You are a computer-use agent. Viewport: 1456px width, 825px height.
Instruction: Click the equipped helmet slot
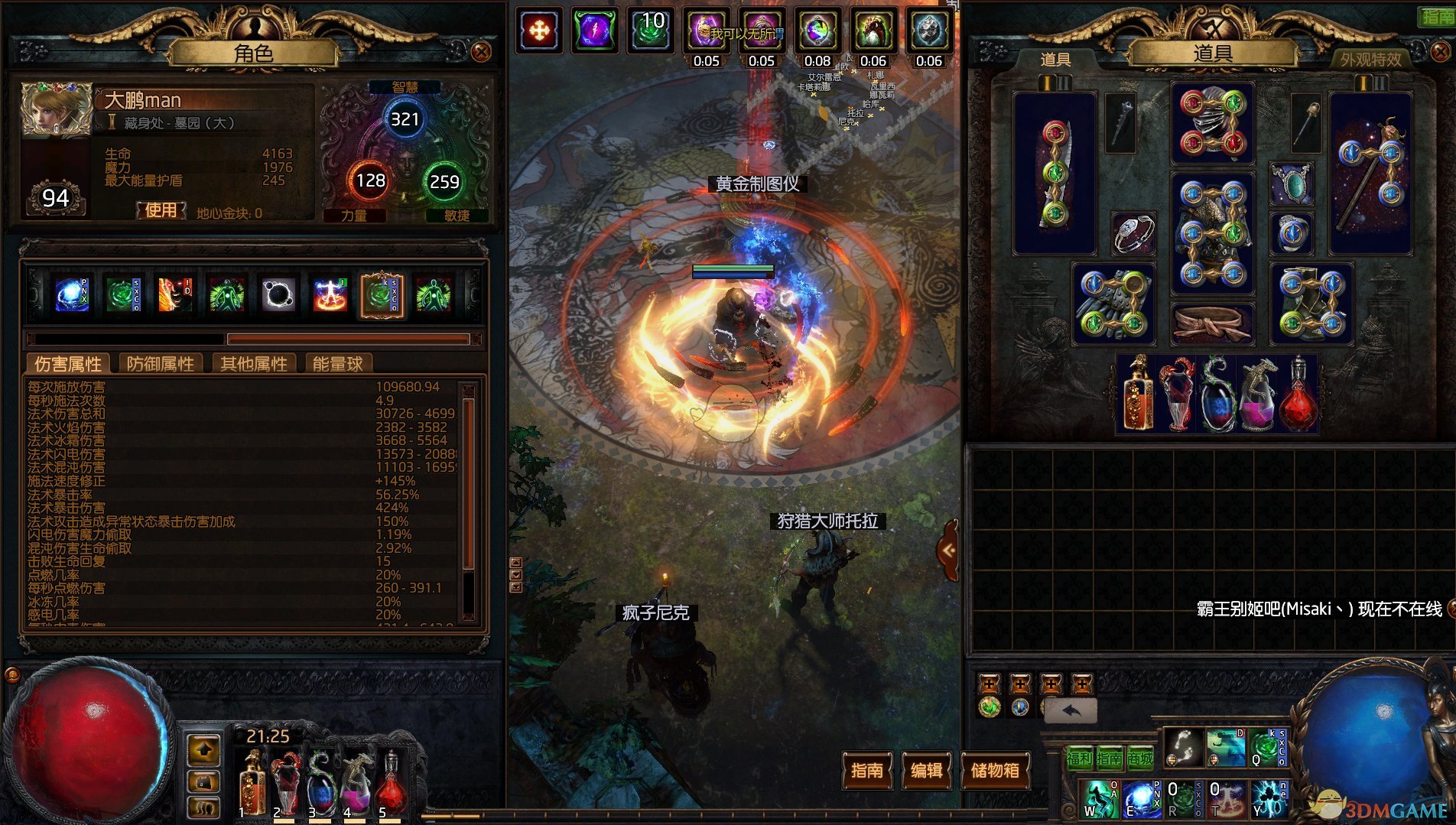pos(1212,122)
